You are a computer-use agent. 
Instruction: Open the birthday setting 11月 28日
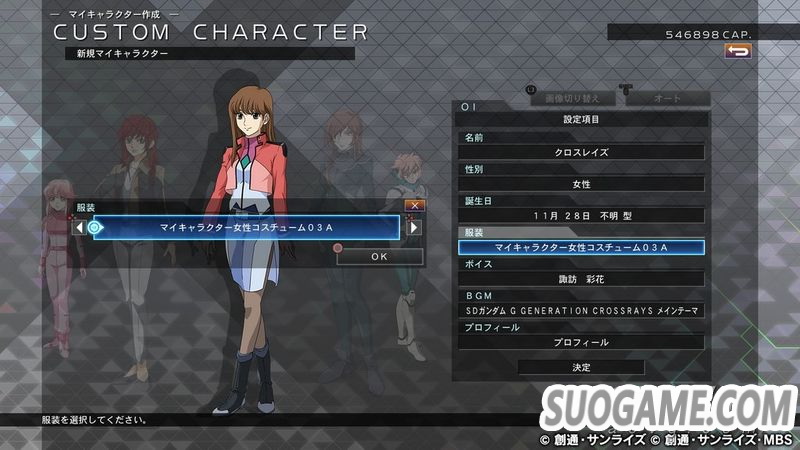pyautogui.click(x=581, y=215)
